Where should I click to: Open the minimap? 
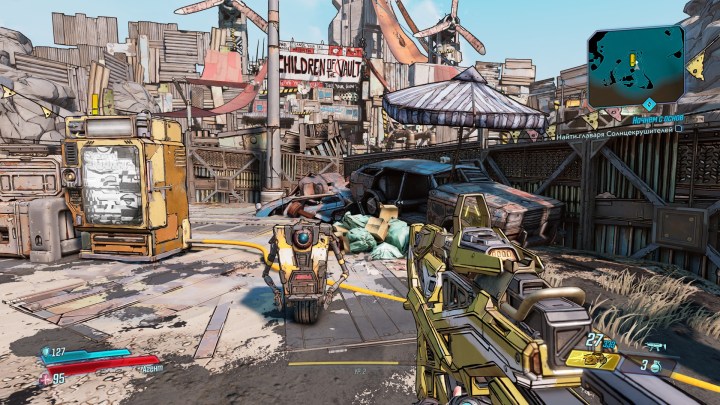[636, 66]
